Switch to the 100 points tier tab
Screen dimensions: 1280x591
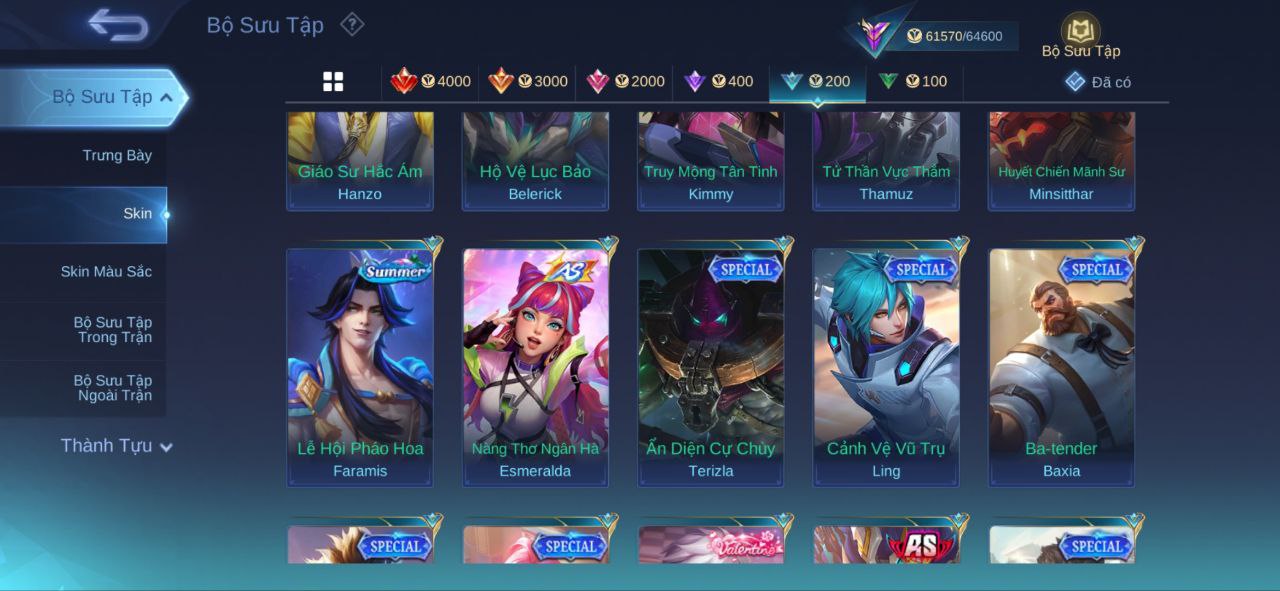pyautogui.click(x=913, y=82)
